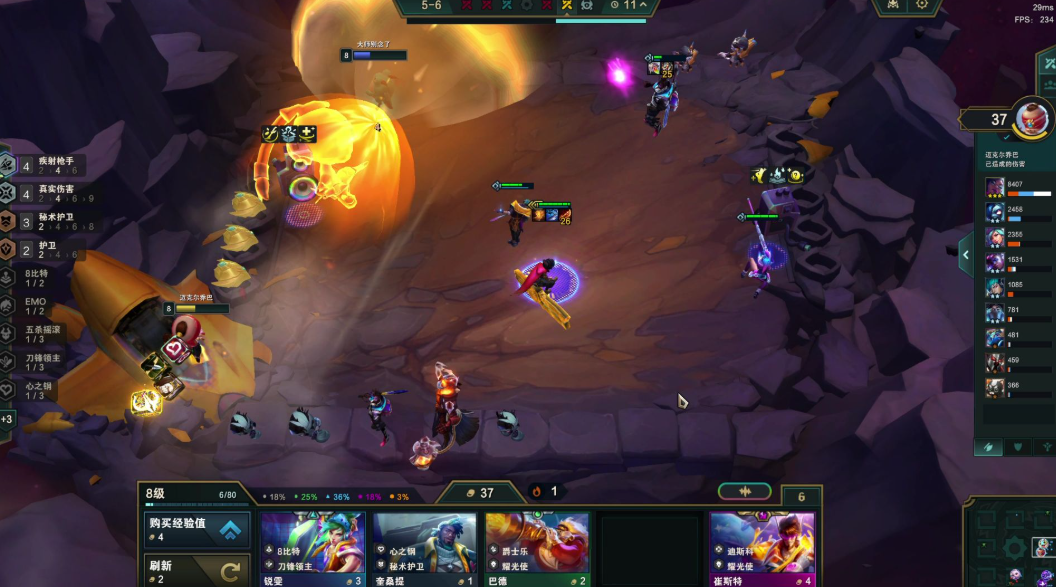Purchase the 奎桑提 card from the shop
This screenshot has width=1056, height=587.
click(425, 549)
